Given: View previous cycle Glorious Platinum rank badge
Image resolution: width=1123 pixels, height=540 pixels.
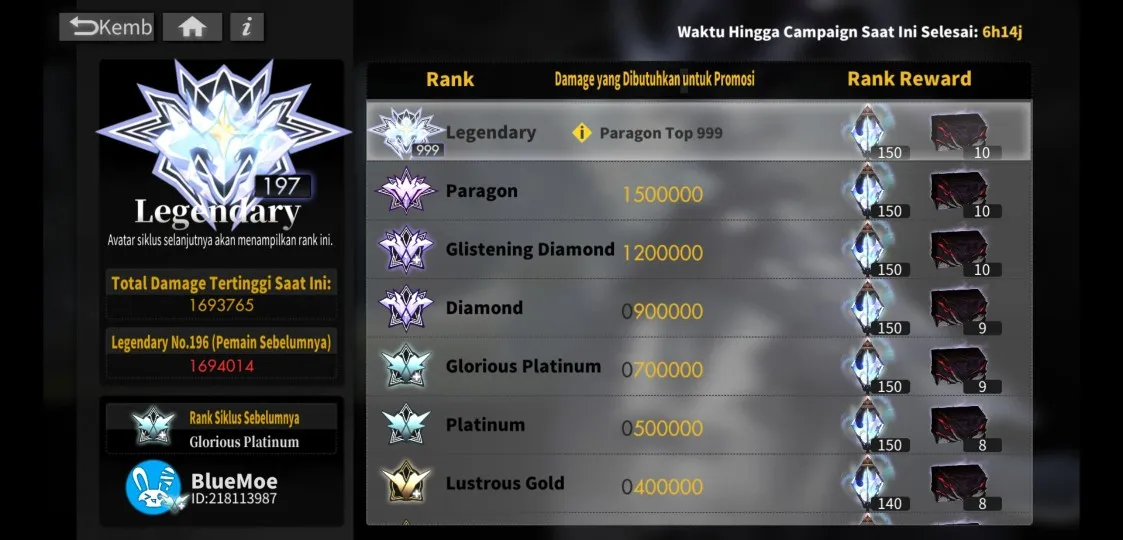Looking at the screenshot, I should click(153, 427).
